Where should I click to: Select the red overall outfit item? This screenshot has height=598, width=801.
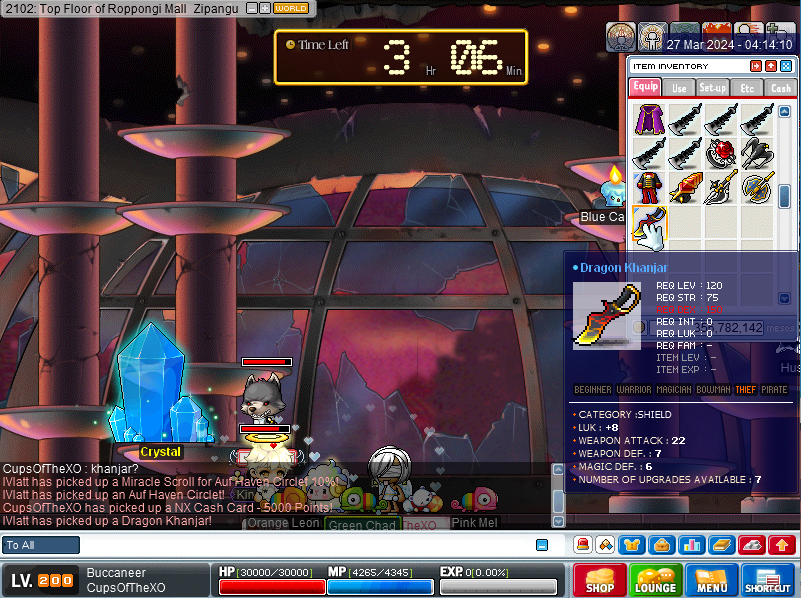(650, 189)
